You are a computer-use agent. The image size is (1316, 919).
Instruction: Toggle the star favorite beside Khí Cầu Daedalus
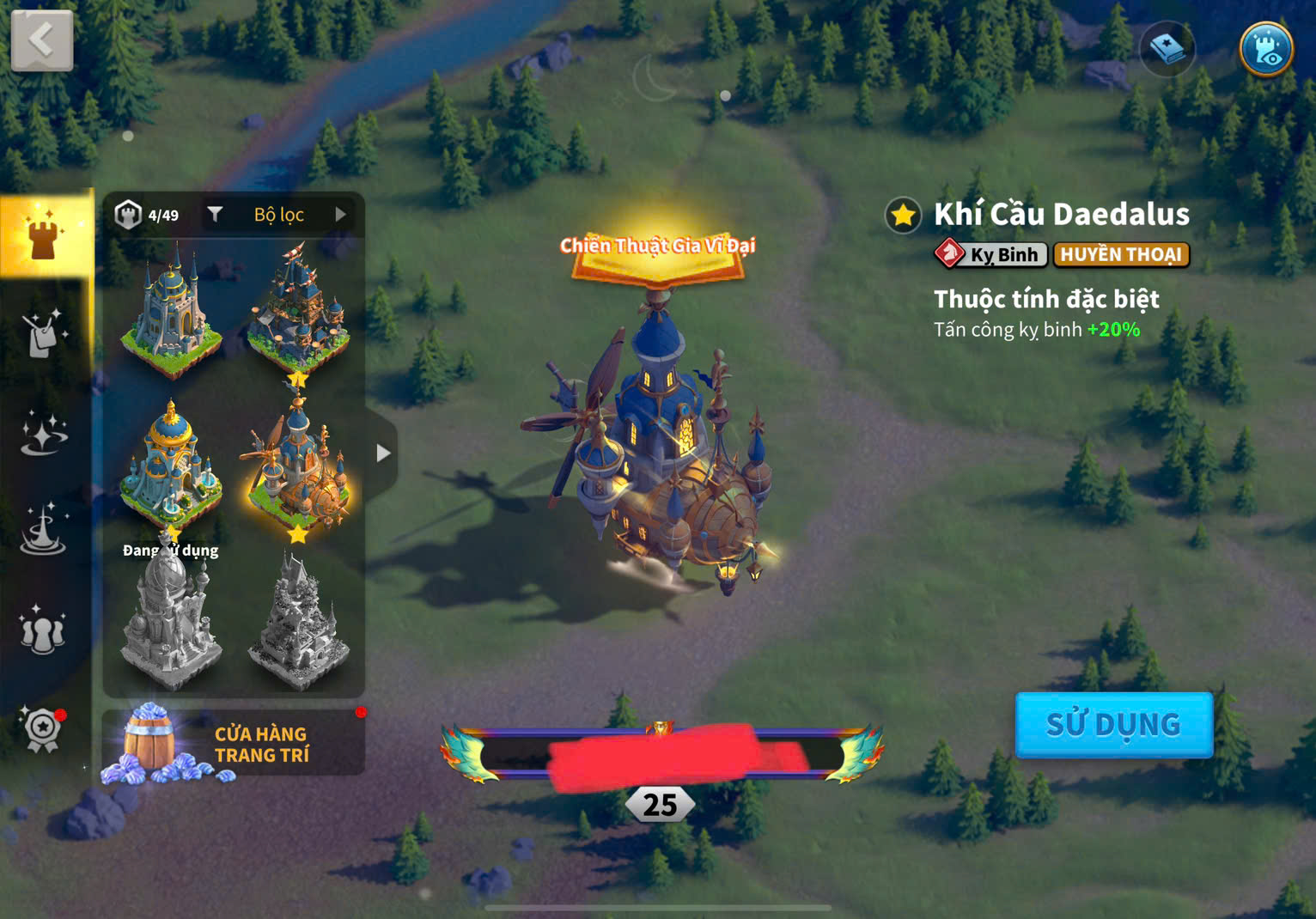coord(903,215)
